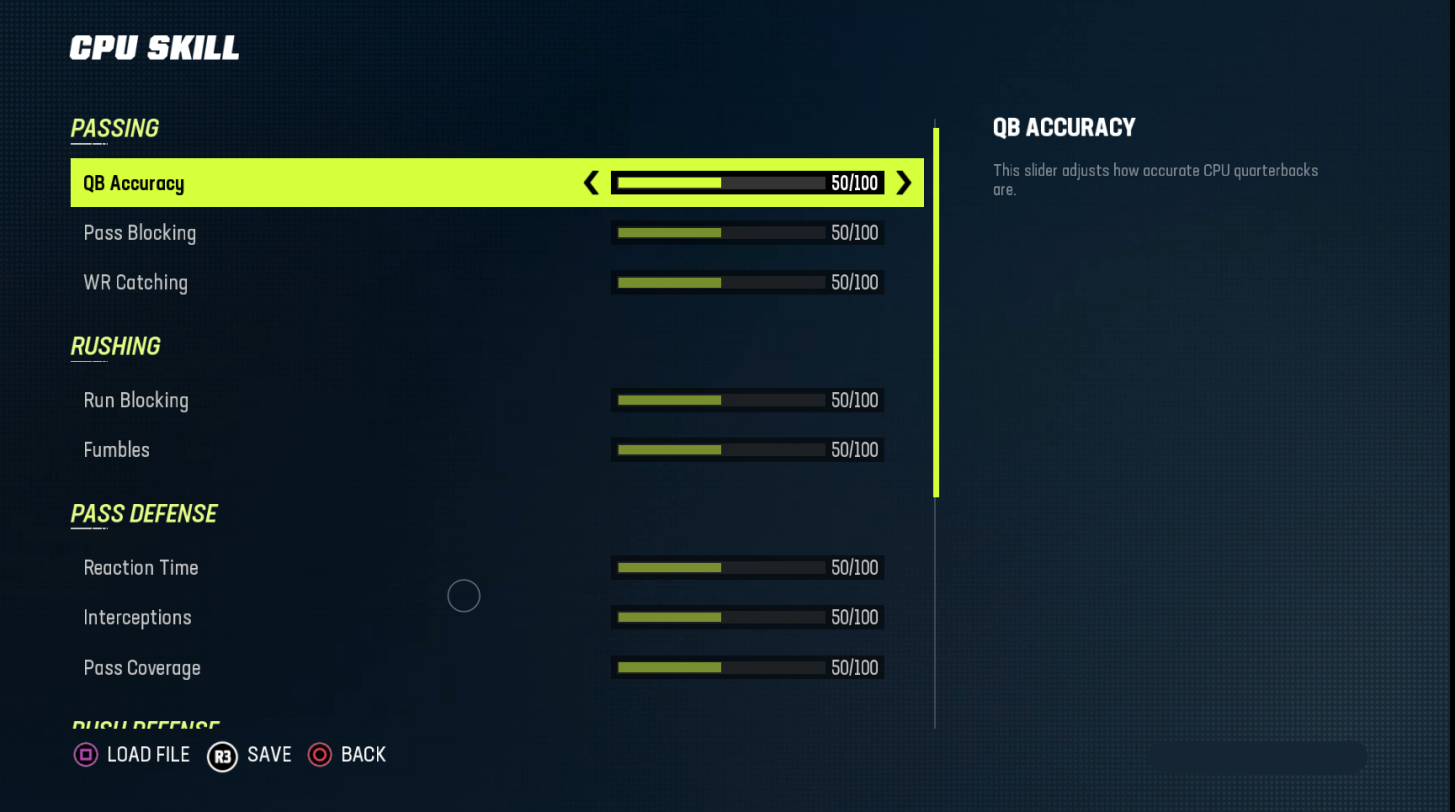Click the Pass Blocking slider
The width and height of the screenshot is (1455, 812).
point(747,232)
